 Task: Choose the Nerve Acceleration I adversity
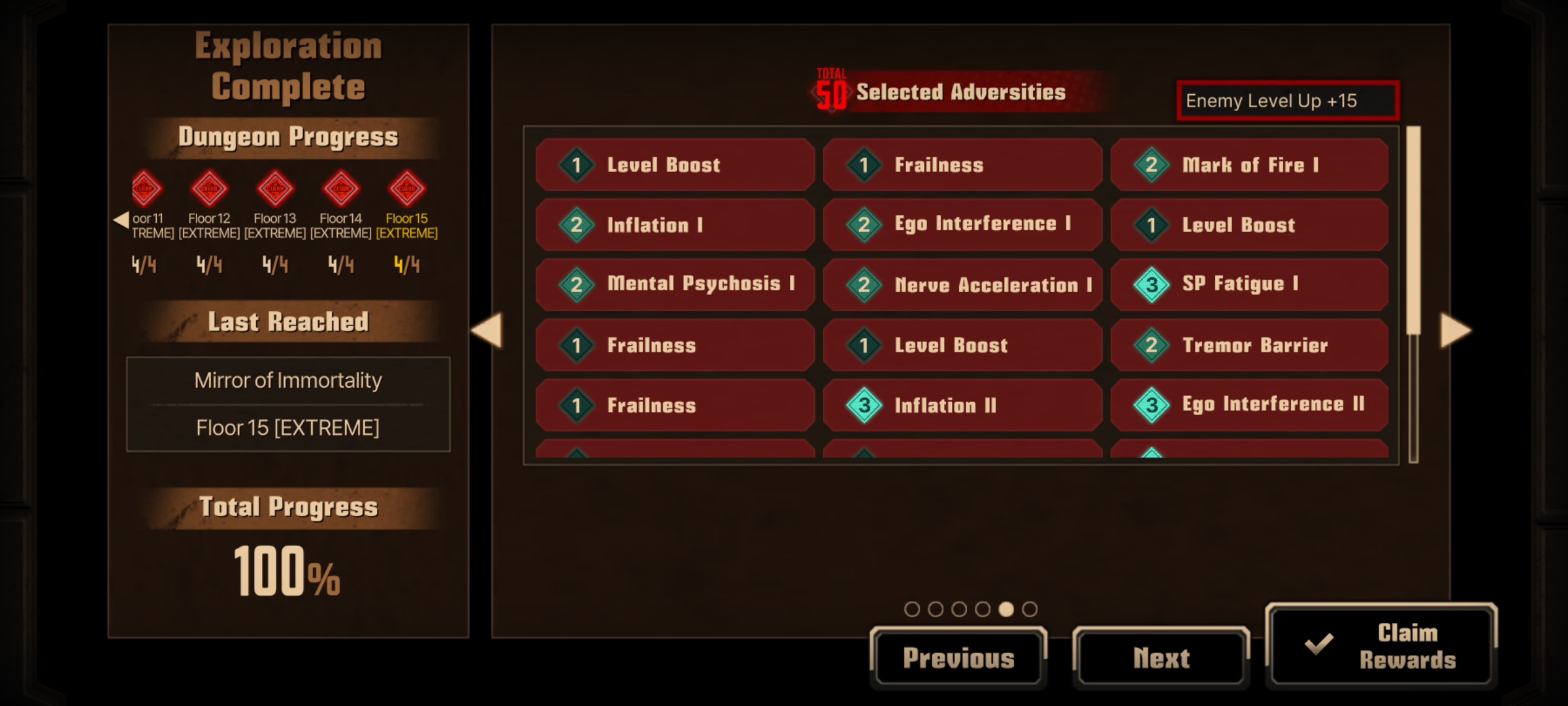(x=962, y=285)
